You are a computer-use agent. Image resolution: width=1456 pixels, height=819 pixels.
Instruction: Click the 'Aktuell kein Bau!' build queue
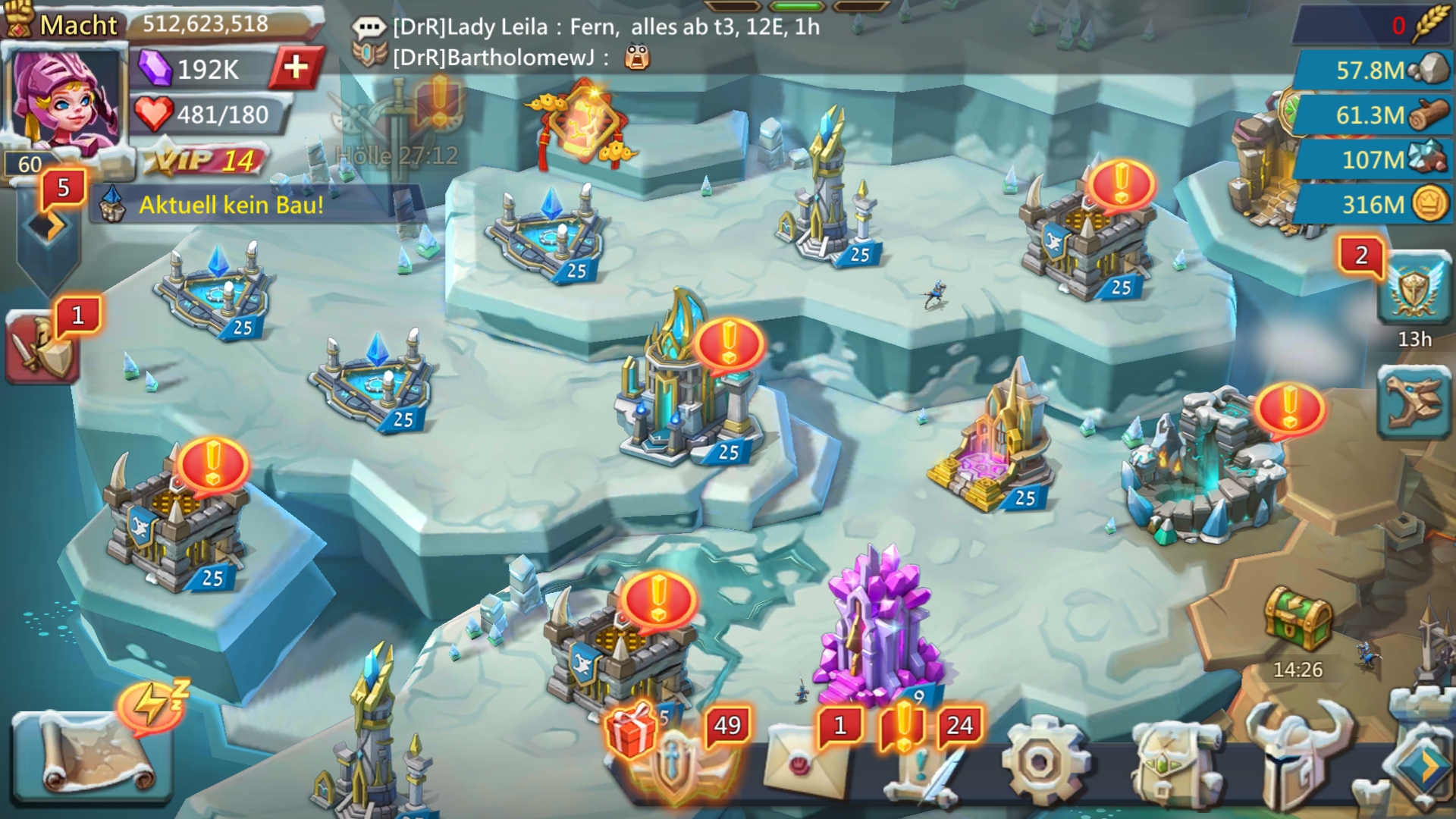[x=231, y=205]
